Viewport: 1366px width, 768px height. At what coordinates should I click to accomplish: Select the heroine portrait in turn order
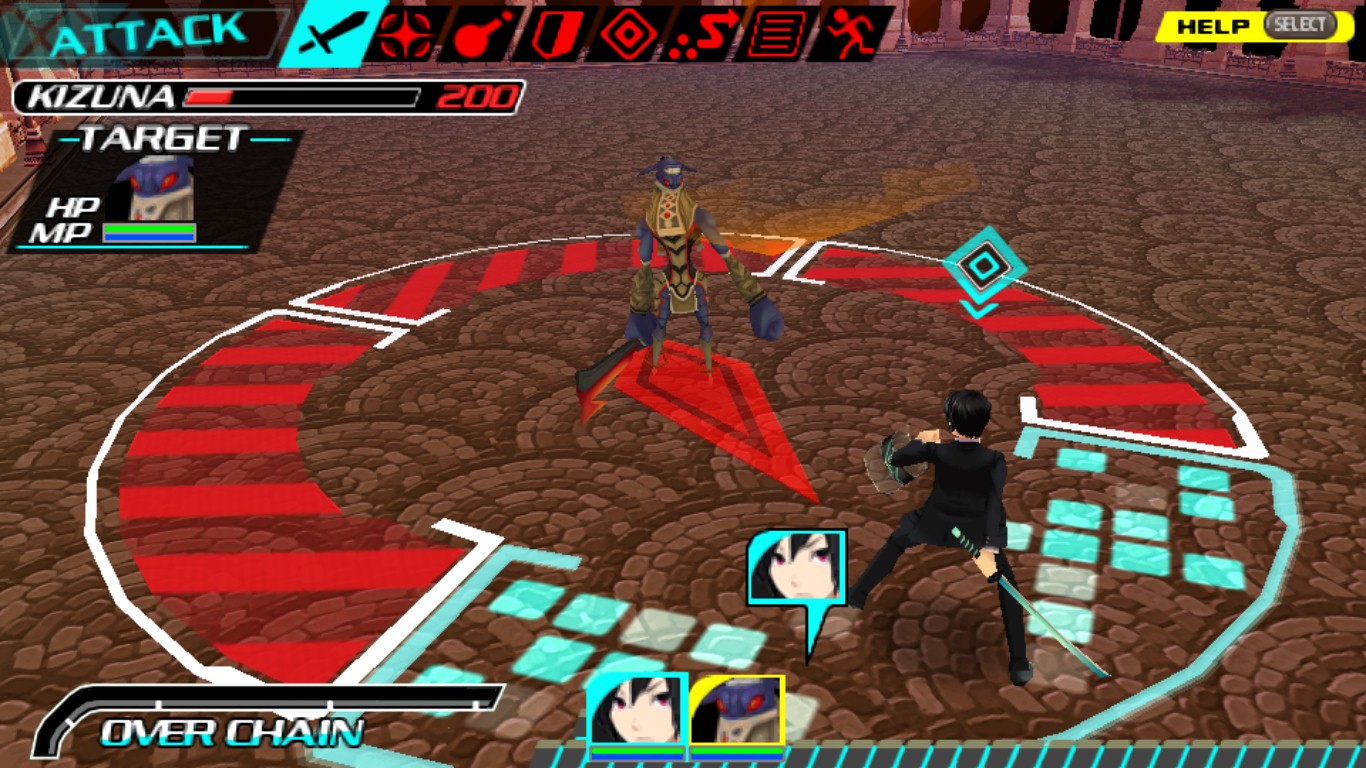pos(637,711)
